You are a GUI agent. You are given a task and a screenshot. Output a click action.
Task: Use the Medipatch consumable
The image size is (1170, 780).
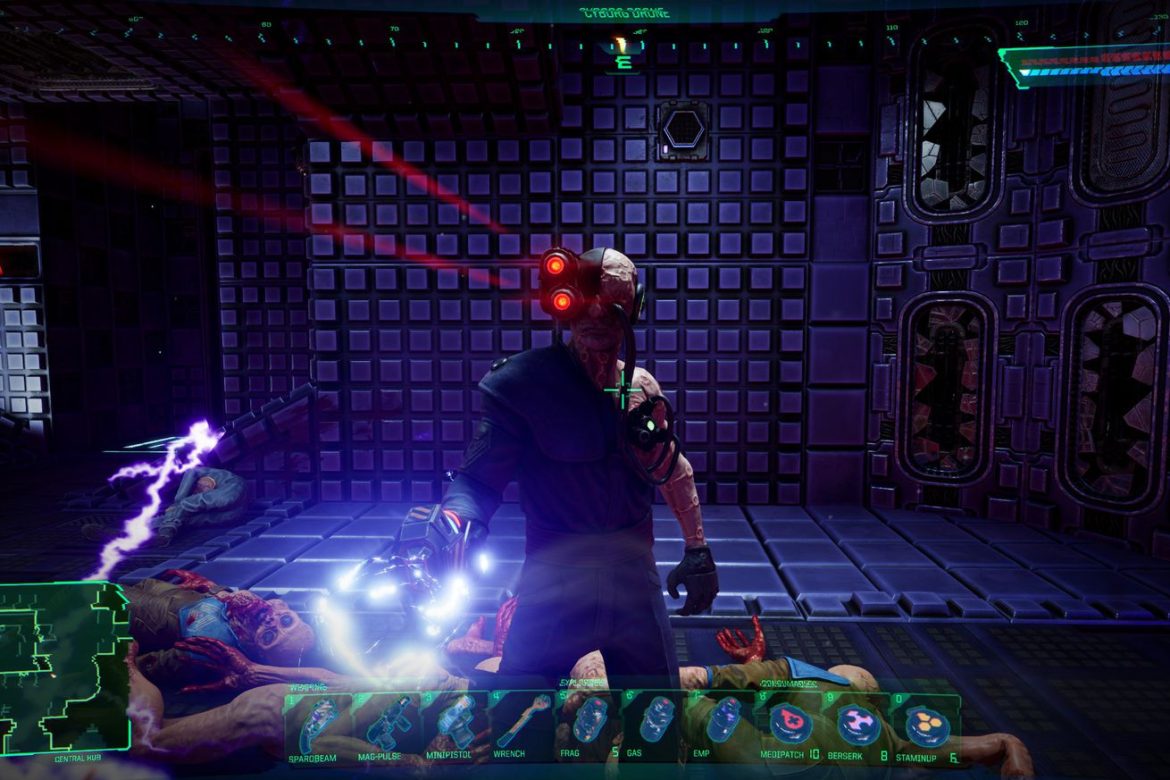(792, 724)
